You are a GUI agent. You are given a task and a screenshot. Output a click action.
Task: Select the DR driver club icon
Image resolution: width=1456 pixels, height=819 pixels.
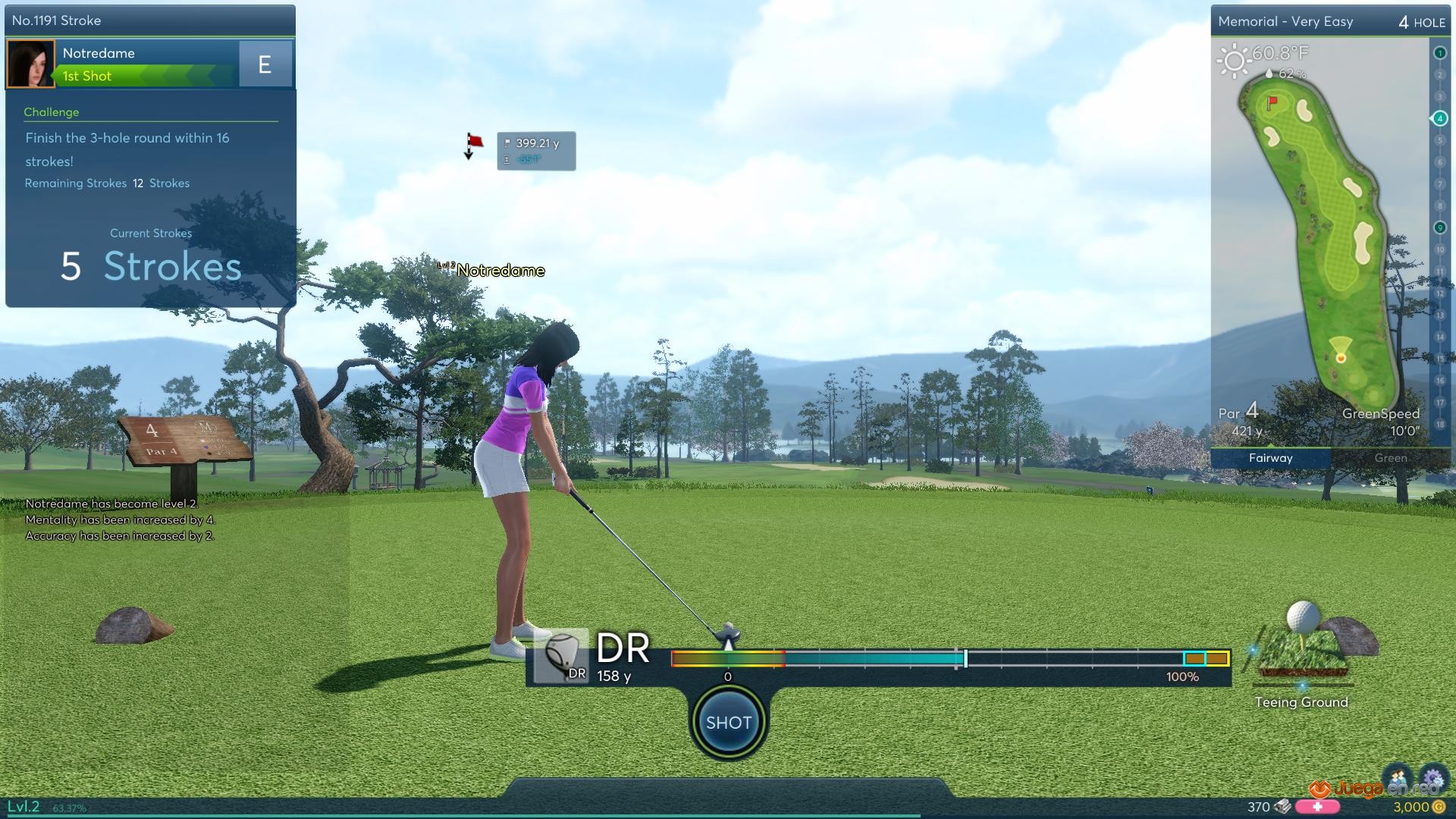[x=561, y=656]
